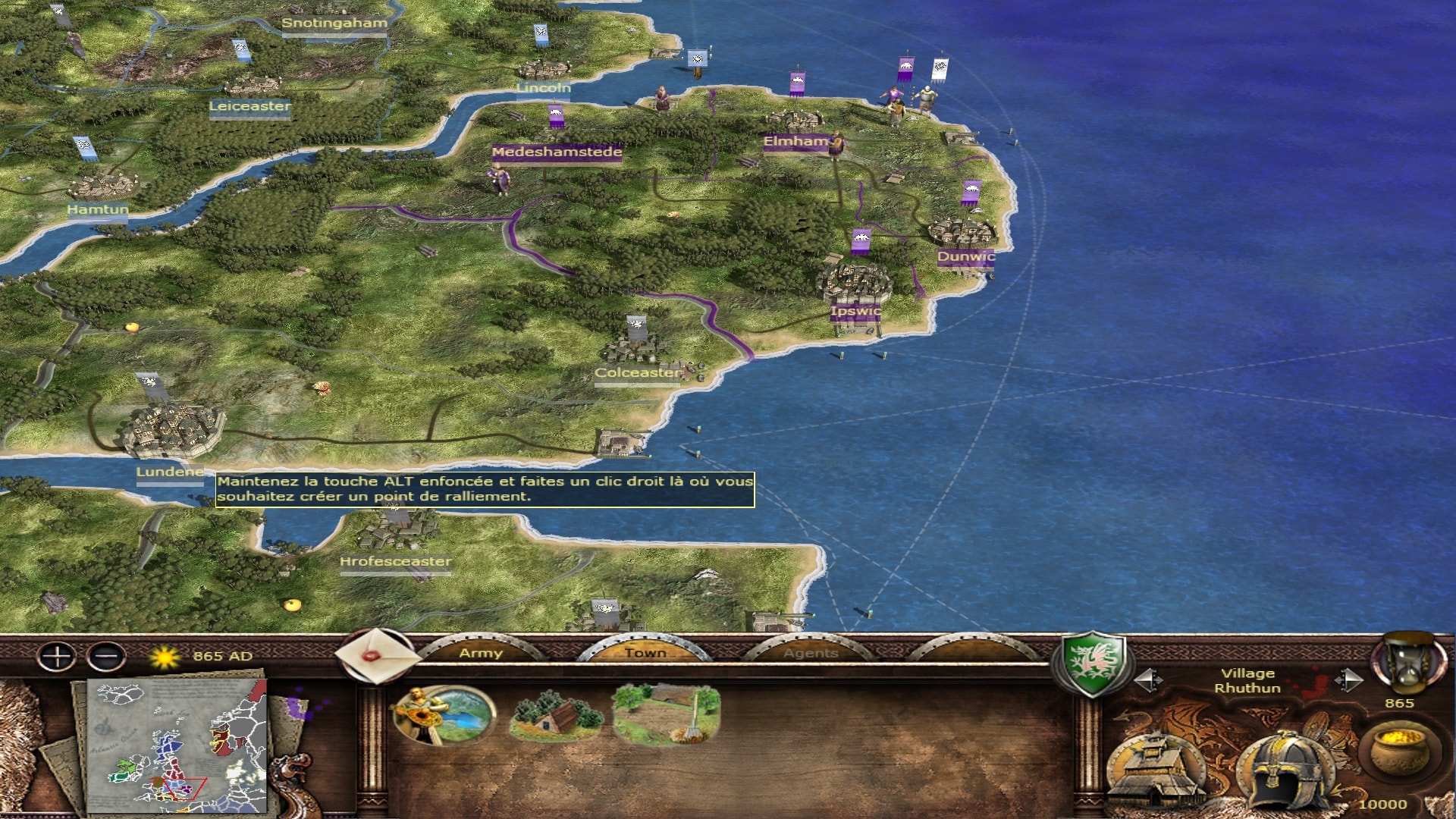End the turn with the hourglass button

click(1407, 664)
